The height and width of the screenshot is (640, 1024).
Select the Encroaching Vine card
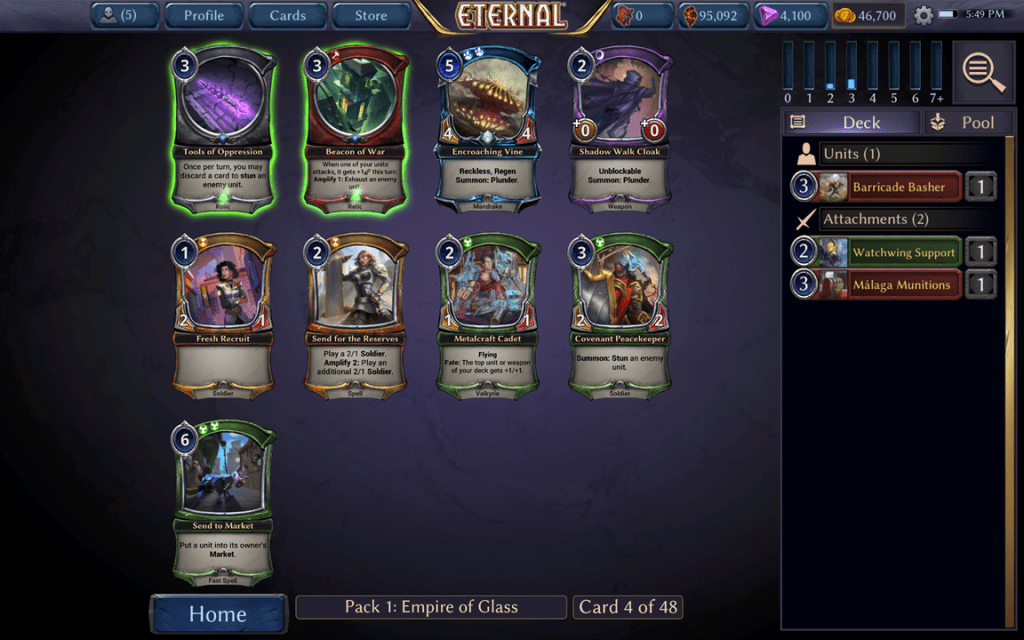point(487,130)
